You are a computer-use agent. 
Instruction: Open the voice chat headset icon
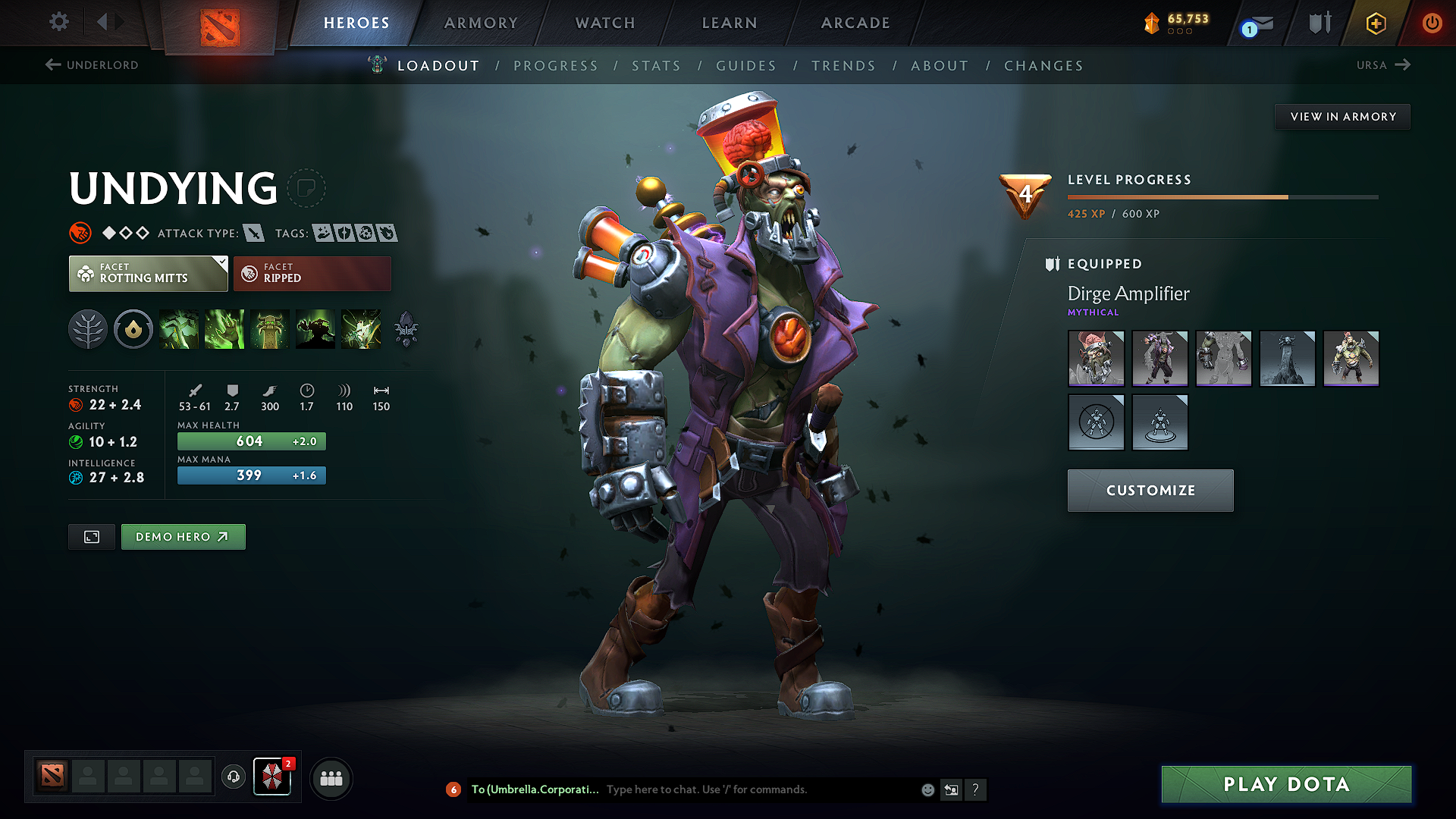pyautogui.click(x=233, y=777)
